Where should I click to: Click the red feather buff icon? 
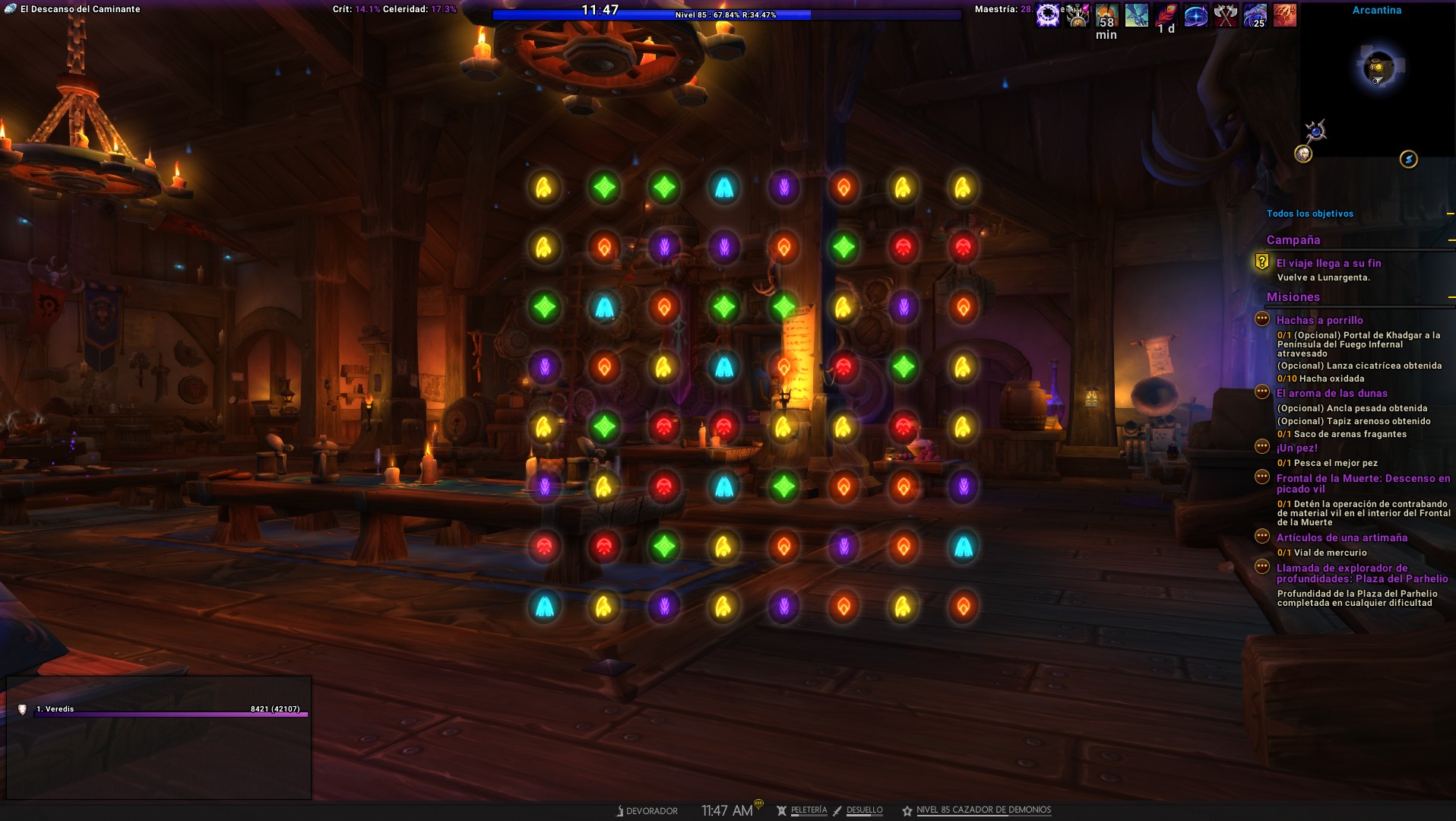[x=1166, y=13]
